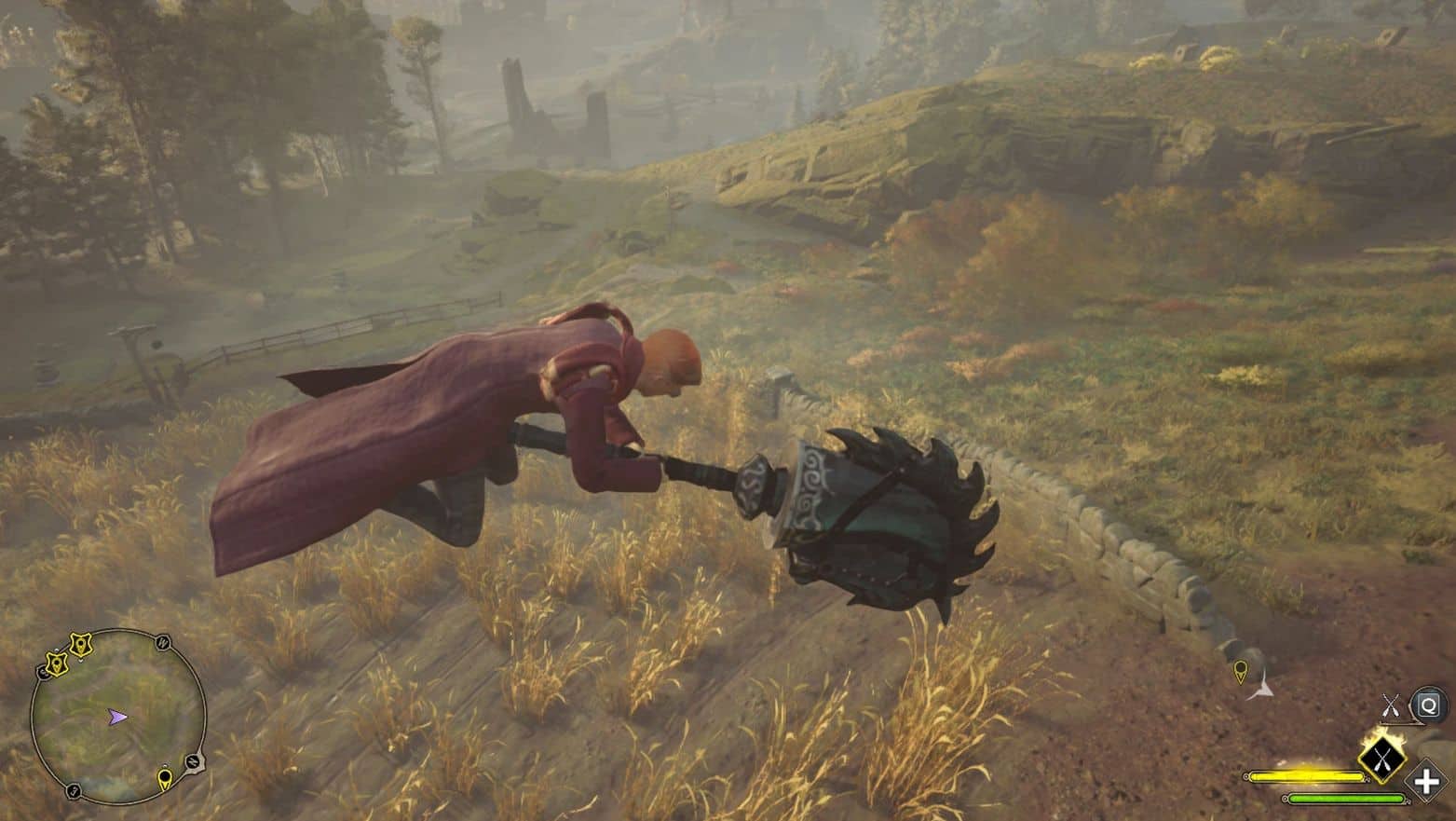Click the yellow waypoint marker beside the white arrow

(x=1240, y=670)
